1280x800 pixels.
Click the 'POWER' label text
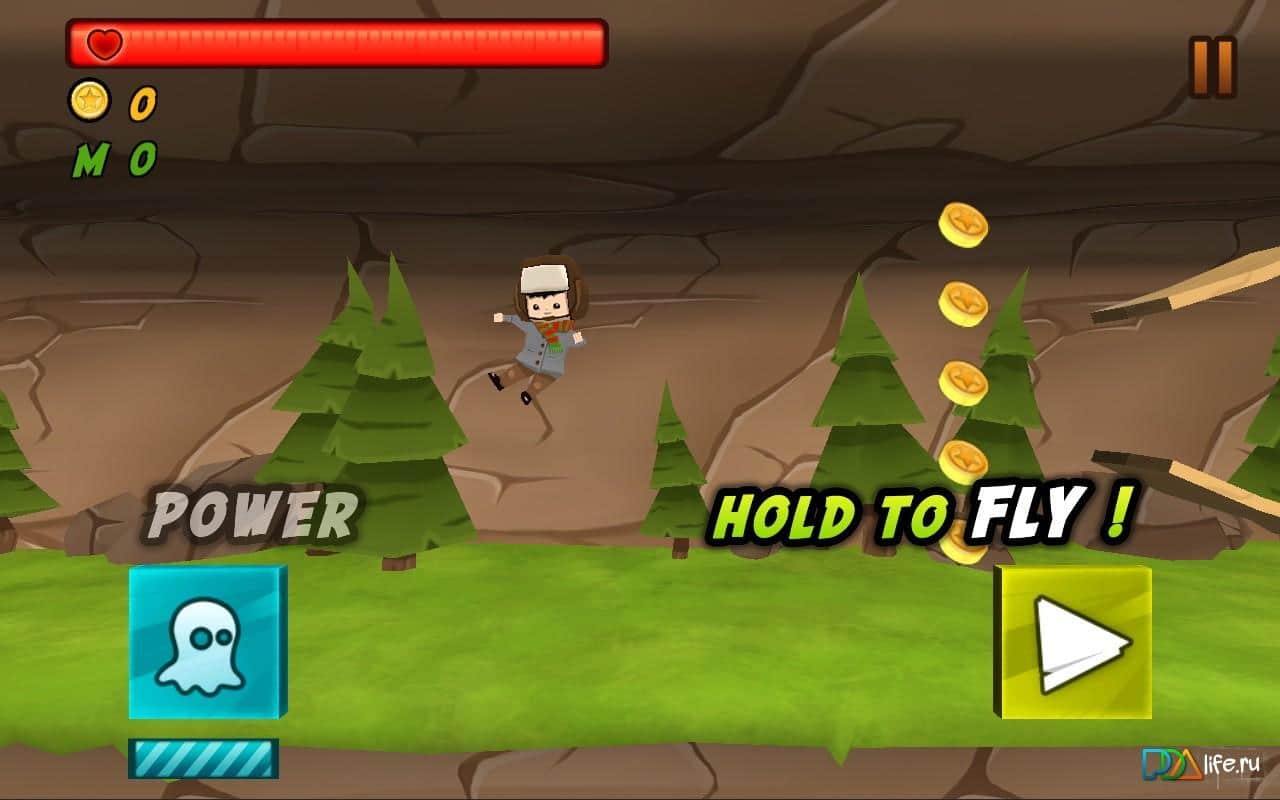(x=253, y=512)
